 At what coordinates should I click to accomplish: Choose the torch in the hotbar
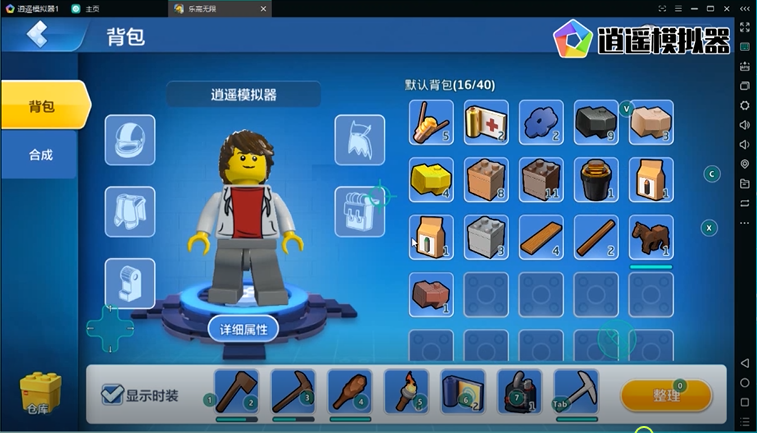tap(406, 391)
